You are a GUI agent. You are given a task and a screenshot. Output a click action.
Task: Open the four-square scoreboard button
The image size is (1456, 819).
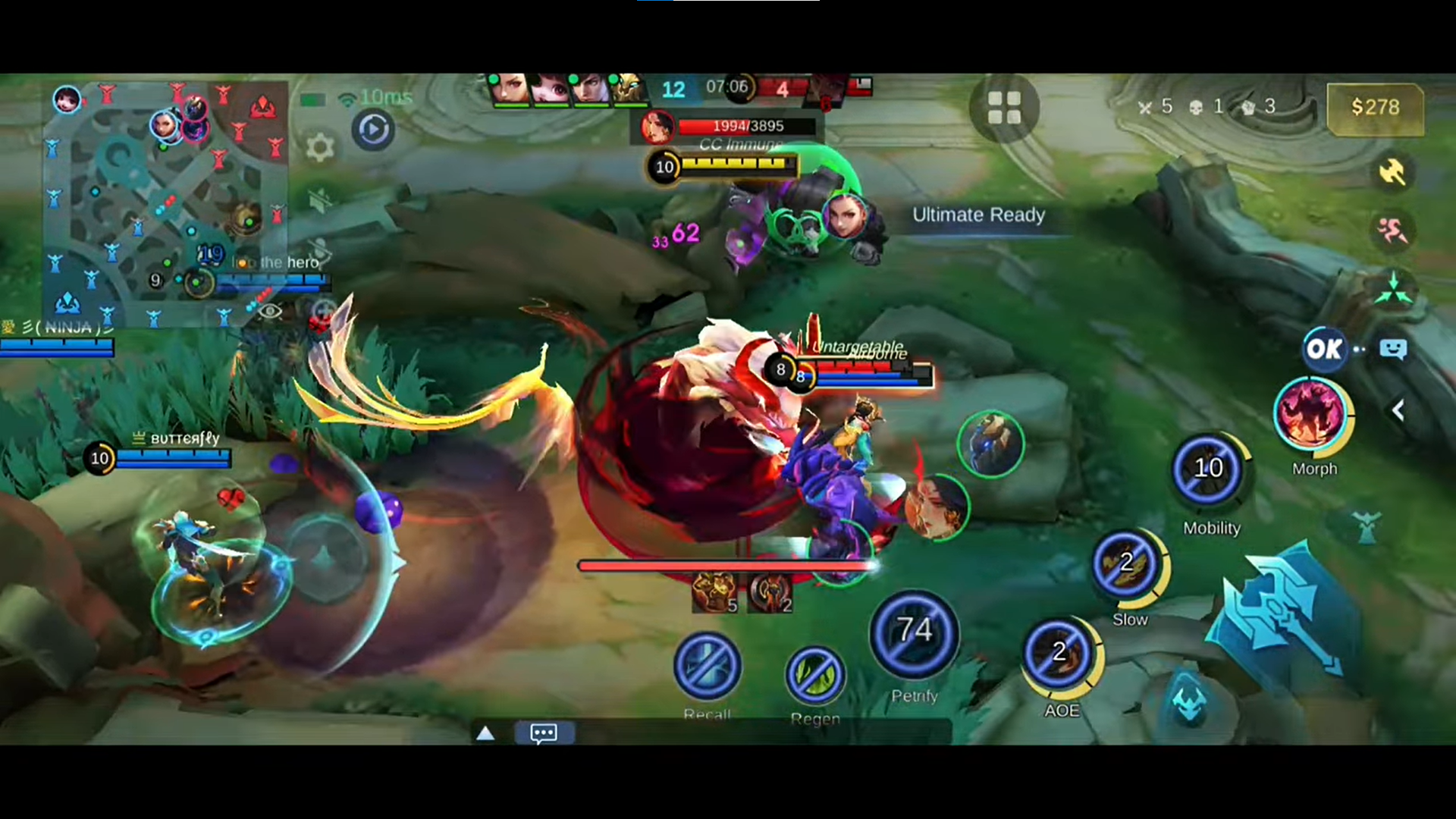pyautogui.click(x=1004, y=108)
